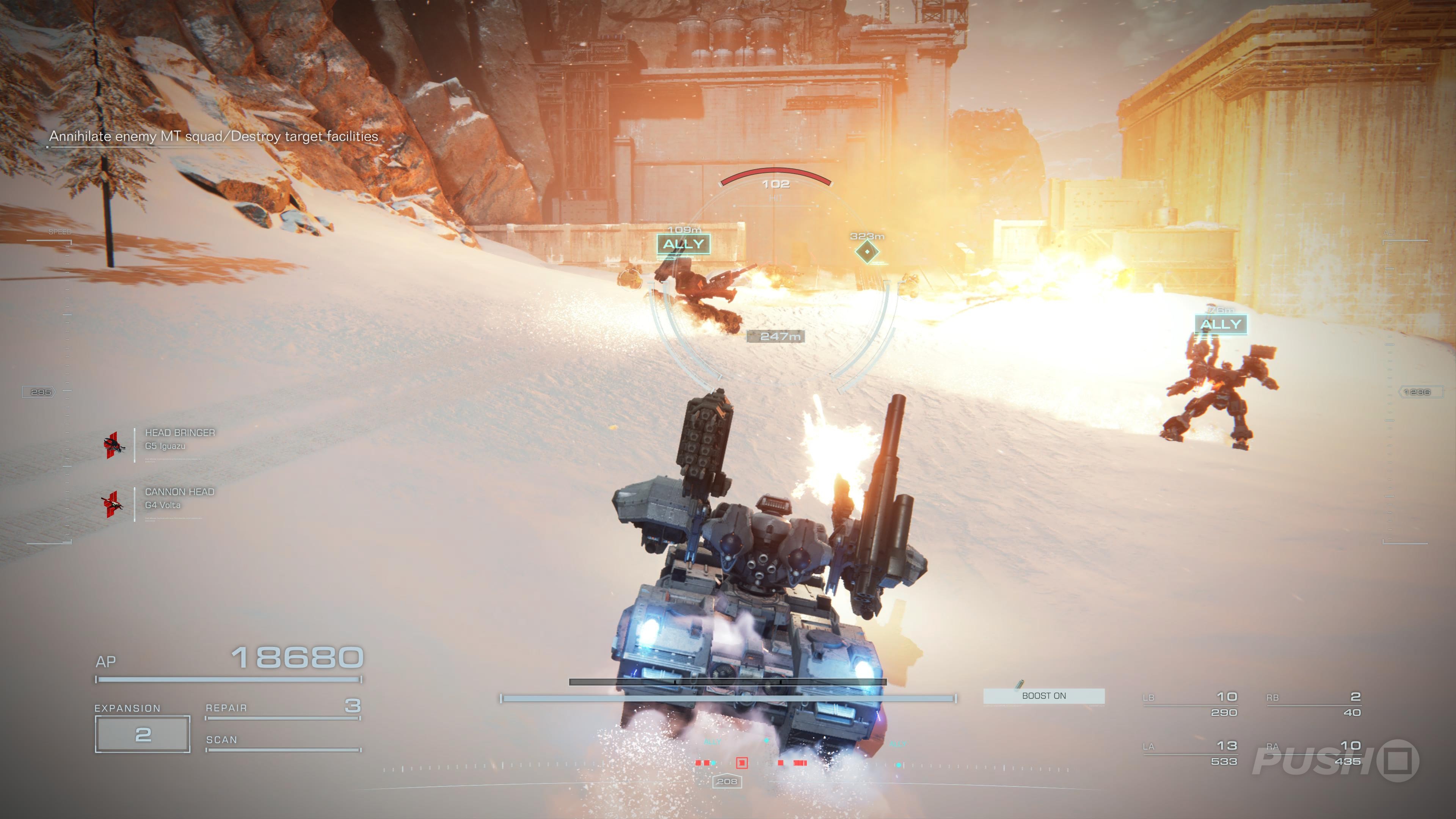The height and width of the screenshot is (819, 1456).
Task: Select the Annihilate enemy MT squad objective
Action: click(213, 136)
